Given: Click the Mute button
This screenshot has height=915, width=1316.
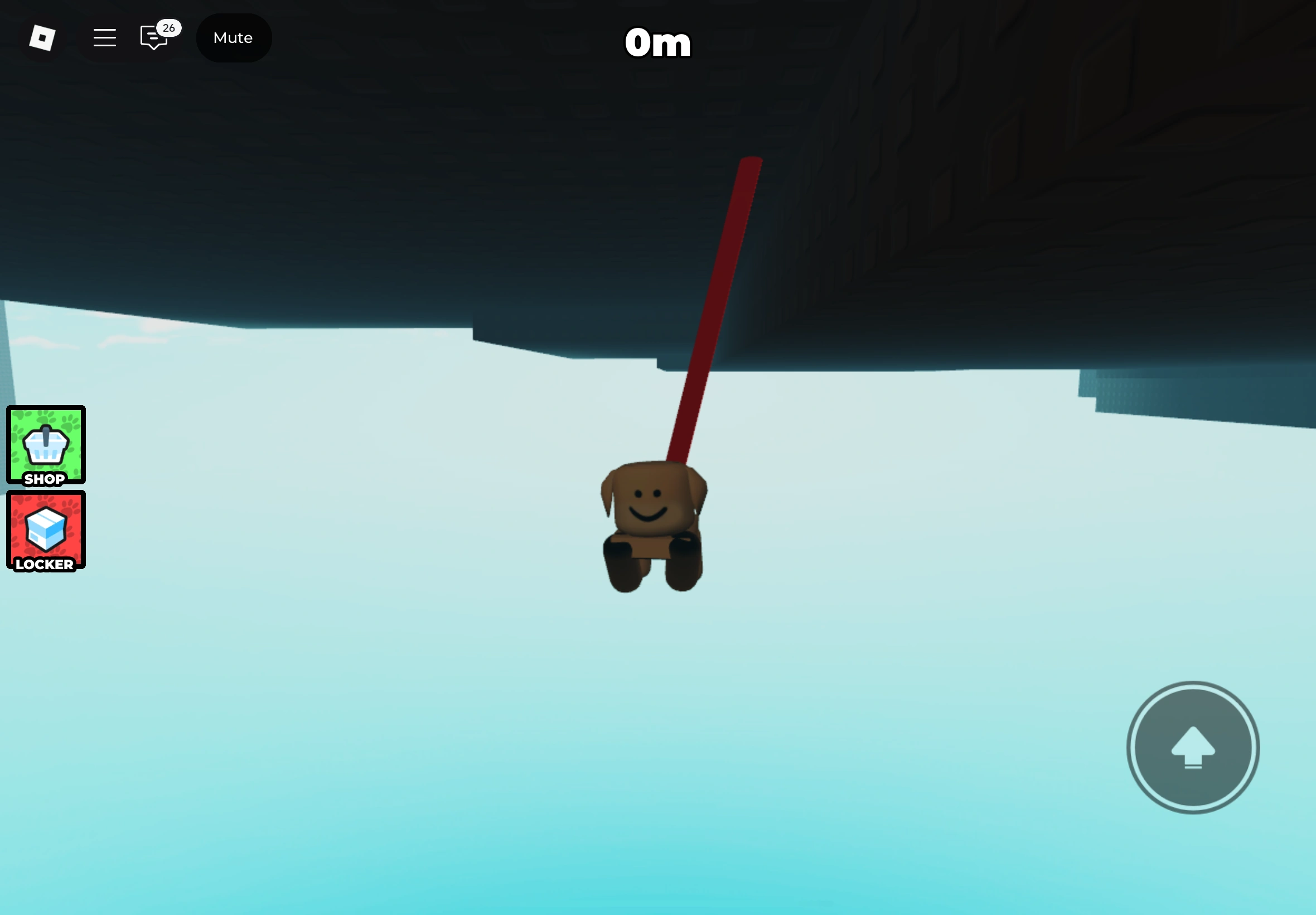Looking at the screenshot, I should [233, 37].
